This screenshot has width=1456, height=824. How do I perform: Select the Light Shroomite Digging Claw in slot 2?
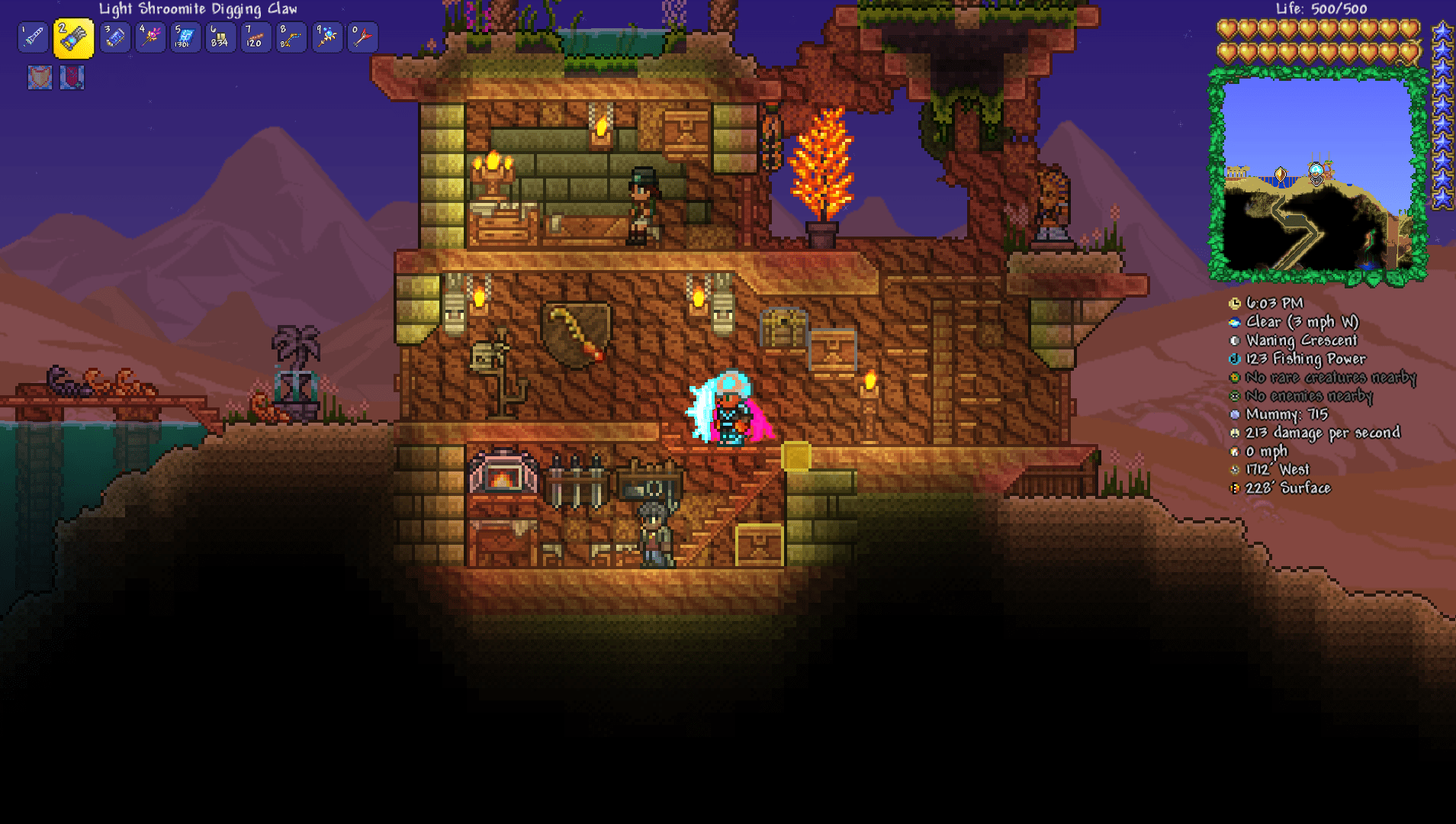pyautogui.click(x=73, y=37)
